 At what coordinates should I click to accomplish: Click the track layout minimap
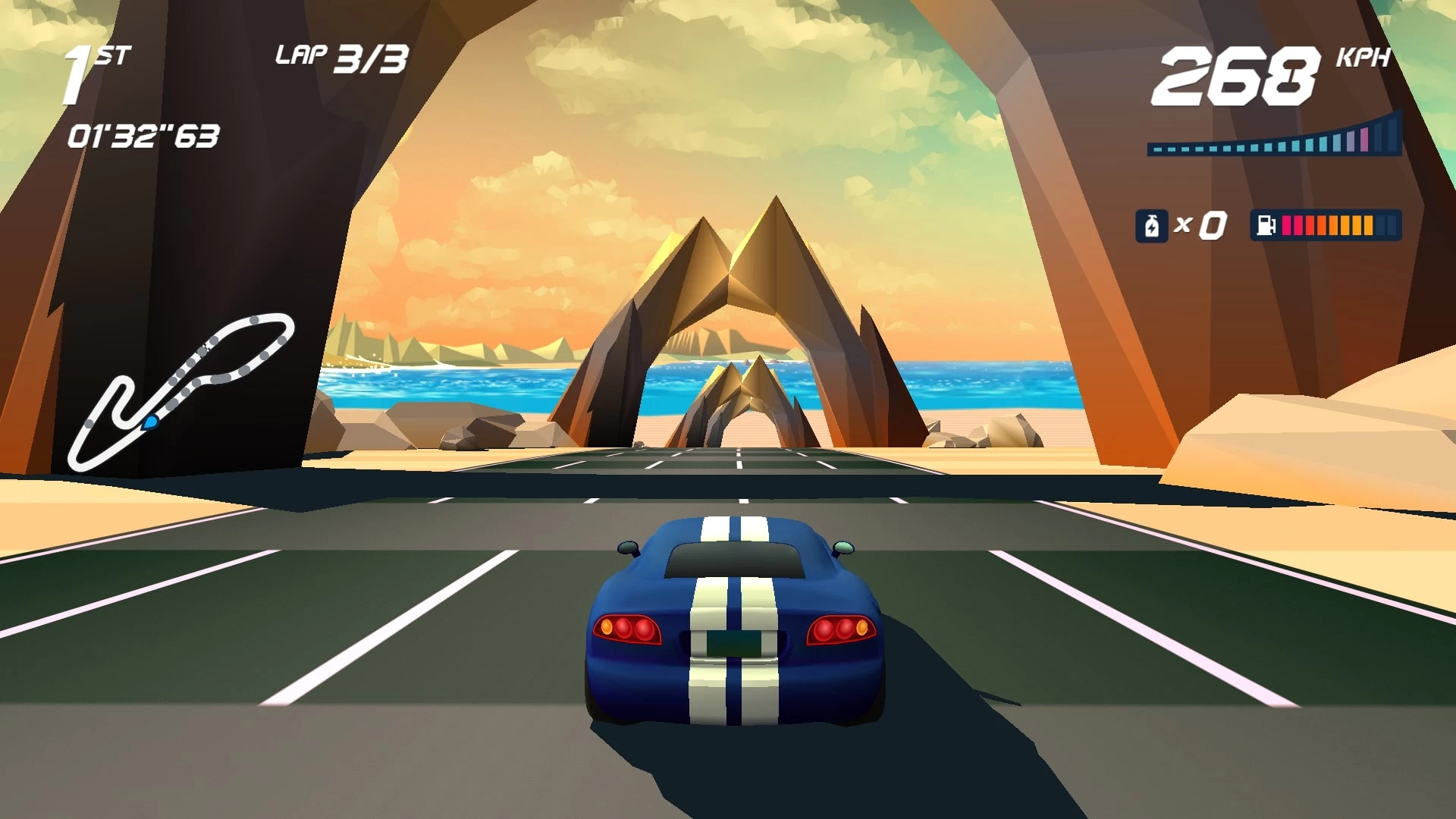(x=180, y=391)
